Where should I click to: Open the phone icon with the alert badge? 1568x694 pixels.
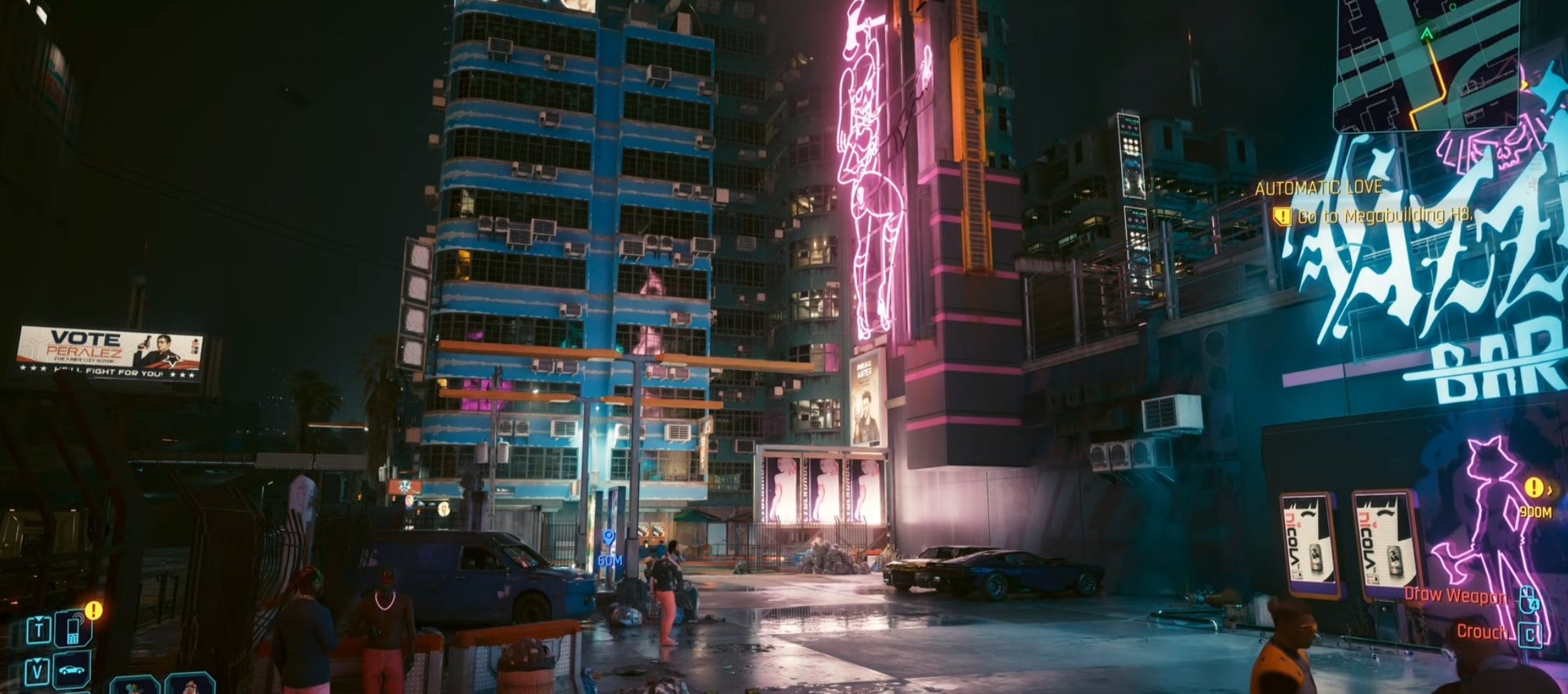point(72,628)
